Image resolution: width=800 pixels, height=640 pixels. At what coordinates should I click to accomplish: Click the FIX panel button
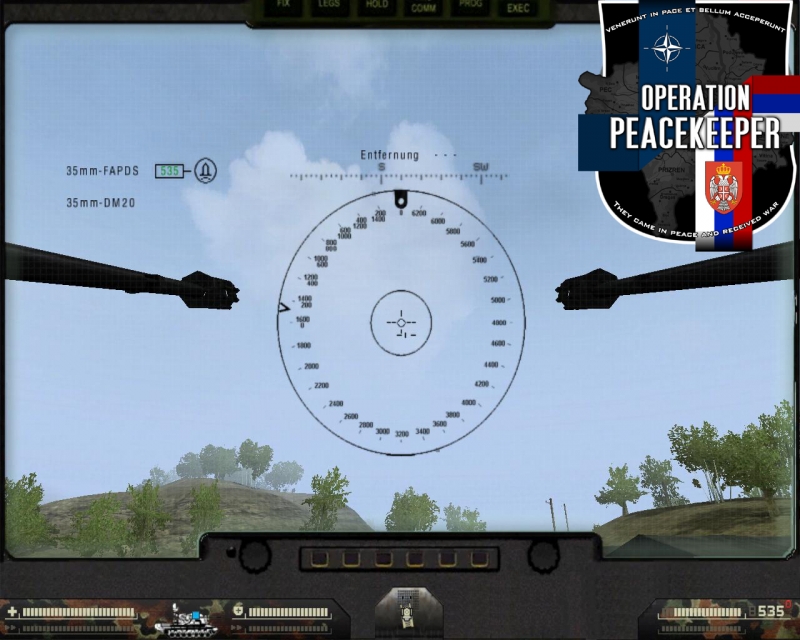click(x=283, y=6)
